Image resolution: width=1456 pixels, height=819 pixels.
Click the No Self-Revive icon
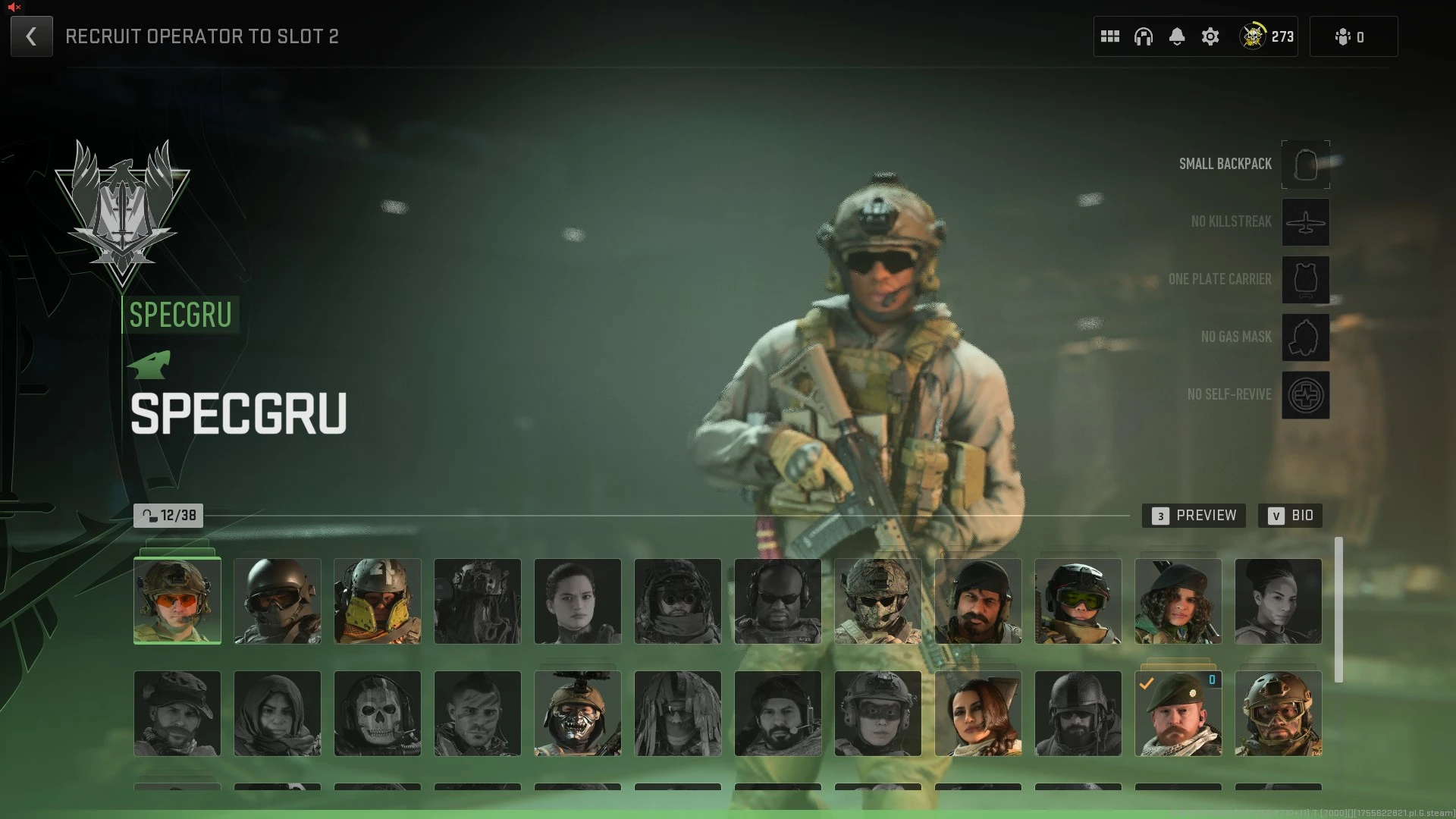[x=1305, y=395]
